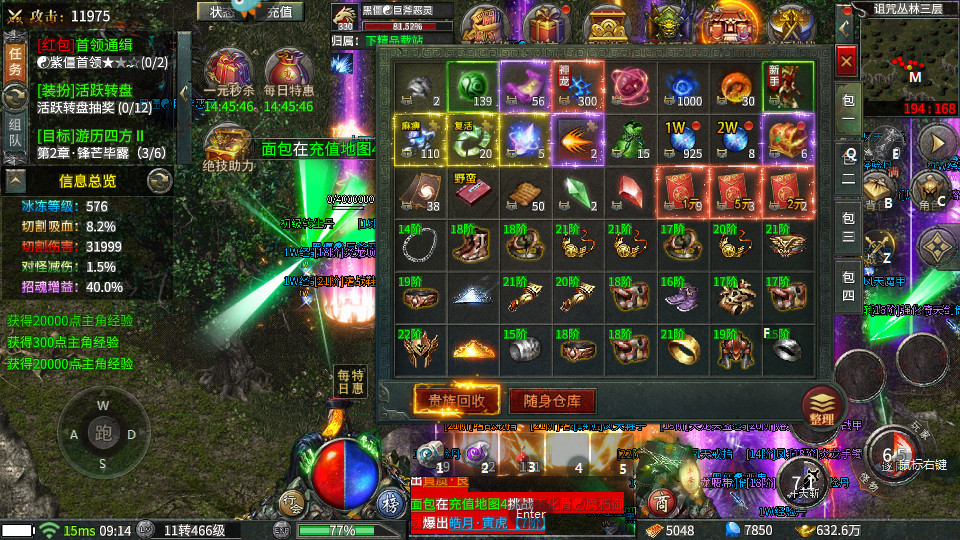Select the green crystal shard item
Image resolution: width=960 pixels, height=540 pixels.
(x=579, y=191)
